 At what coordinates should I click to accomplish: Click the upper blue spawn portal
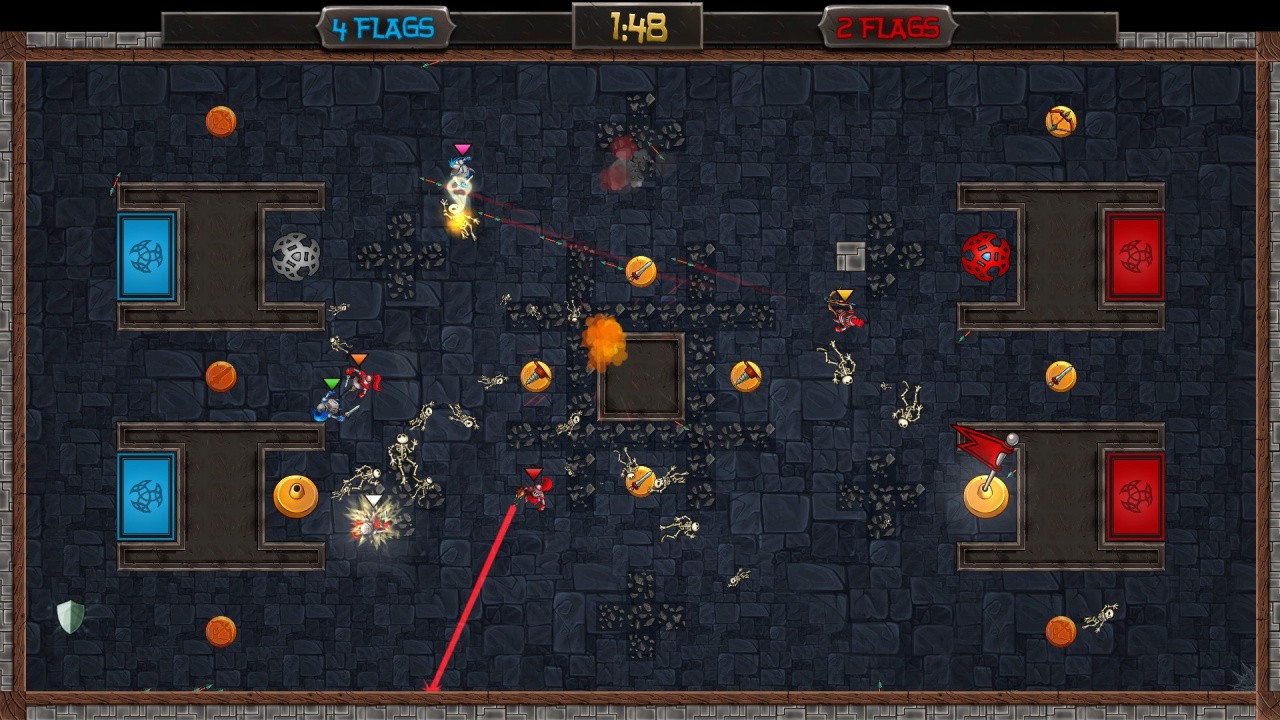click(x=146, y=255)
